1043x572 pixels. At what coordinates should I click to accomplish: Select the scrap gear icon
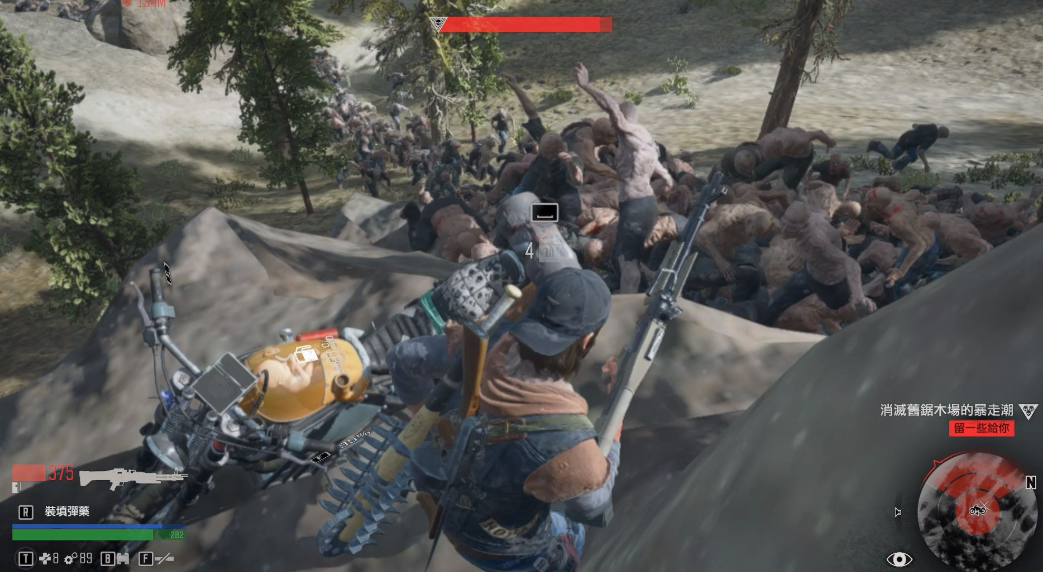71,559
